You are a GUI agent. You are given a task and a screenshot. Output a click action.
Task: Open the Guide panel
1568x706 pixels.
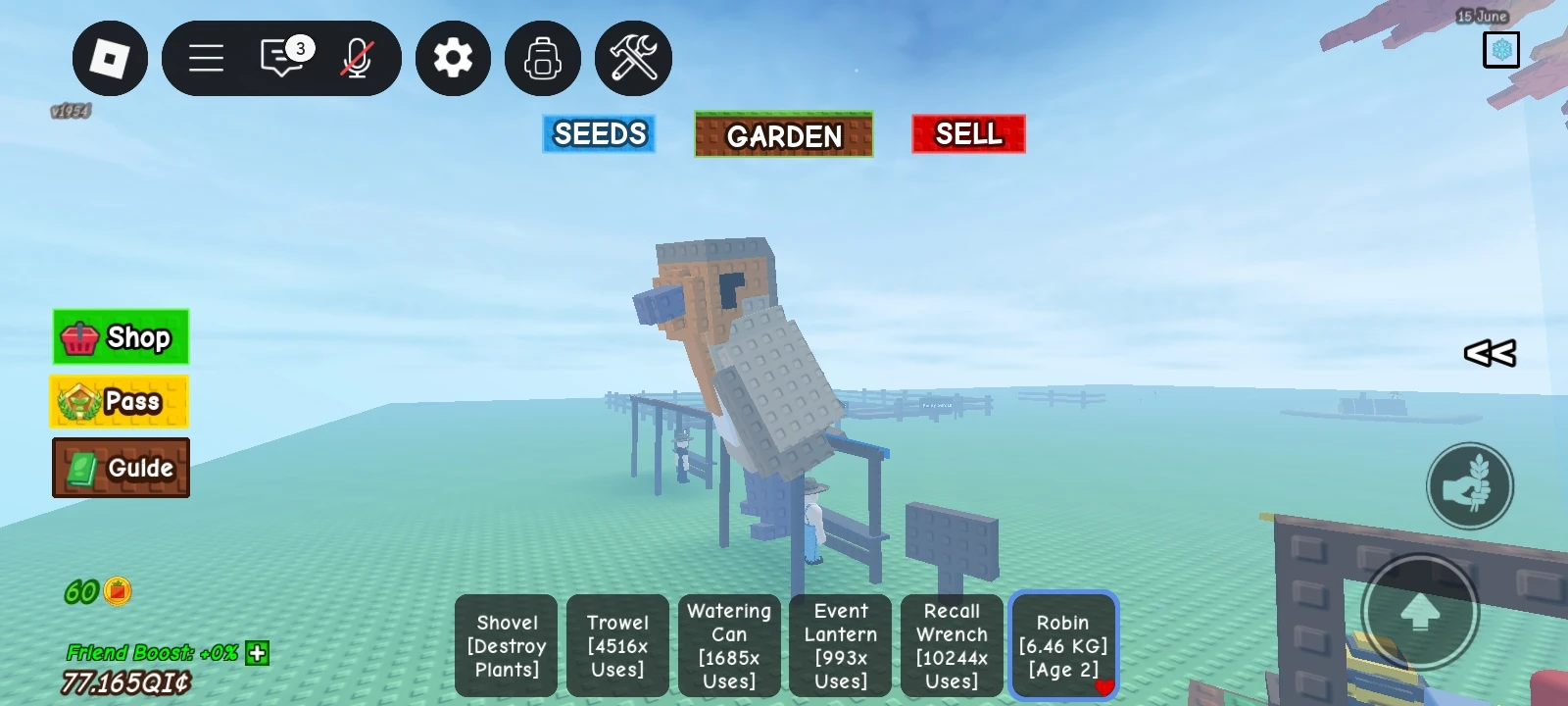pyautogui.click(x=120, y=468)
